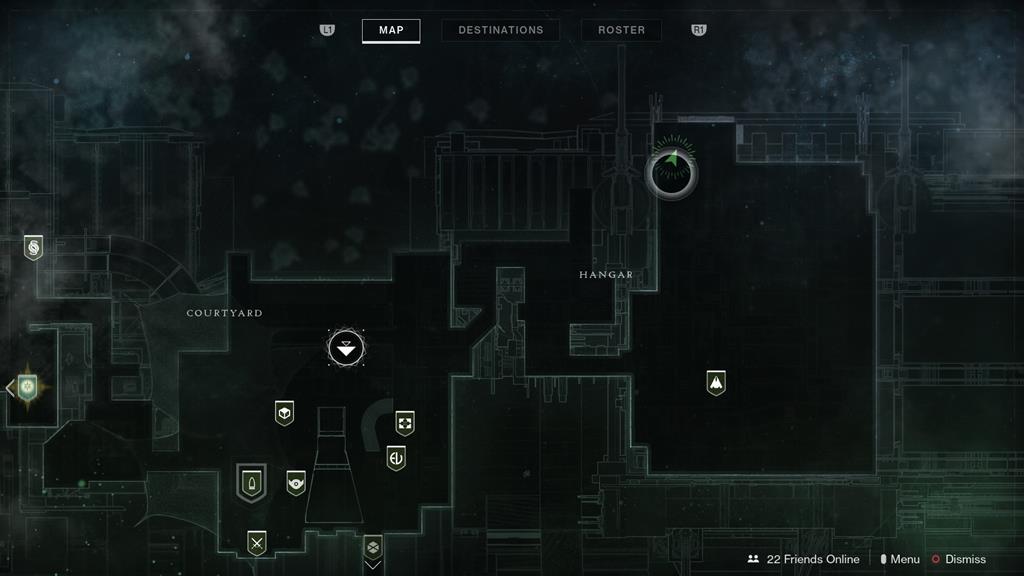
Task: Select the ship marker in the Hangar
Action: pos(715,382)
